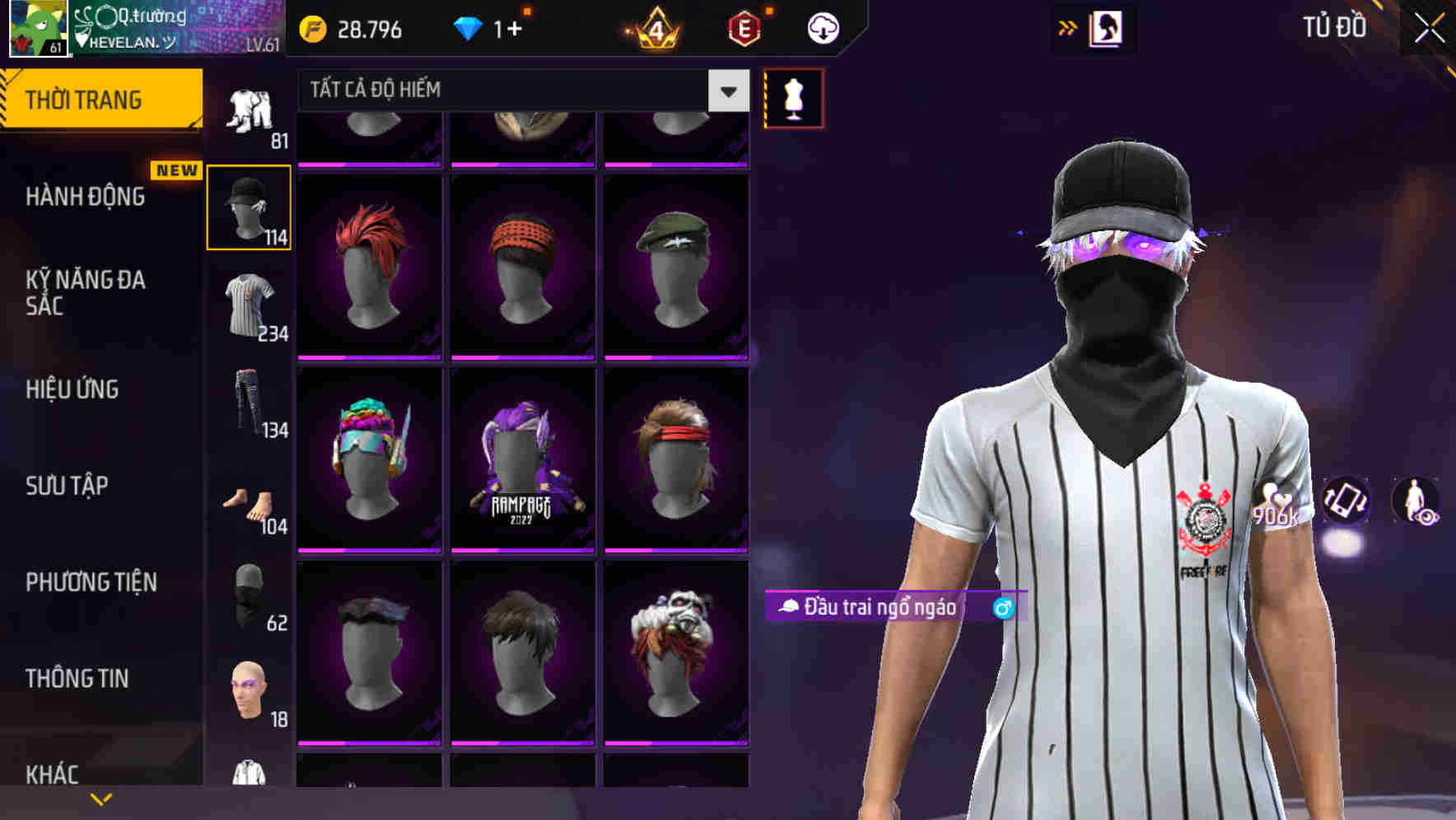Select the mask category icon showing 62 items
Image resolution: width=1456 pixels, height=820 pixels.
pos(247,597)
